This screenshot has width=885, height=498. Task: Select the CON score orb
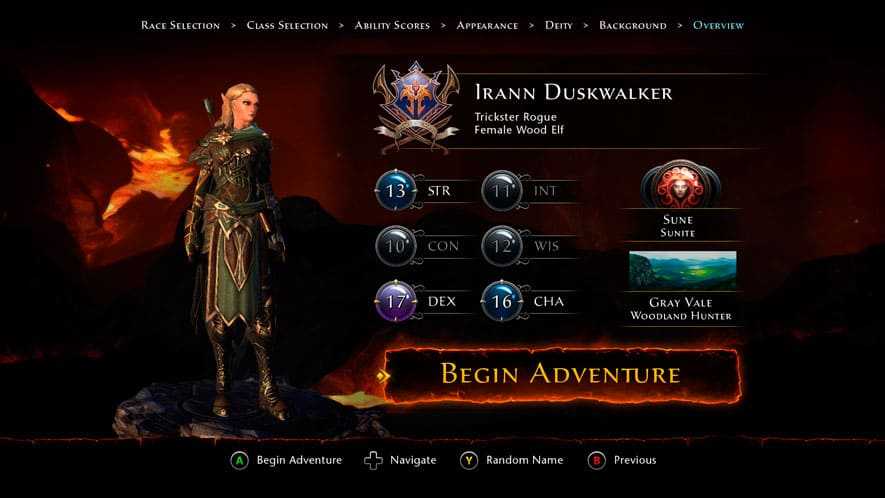click(x=395, y=246)
